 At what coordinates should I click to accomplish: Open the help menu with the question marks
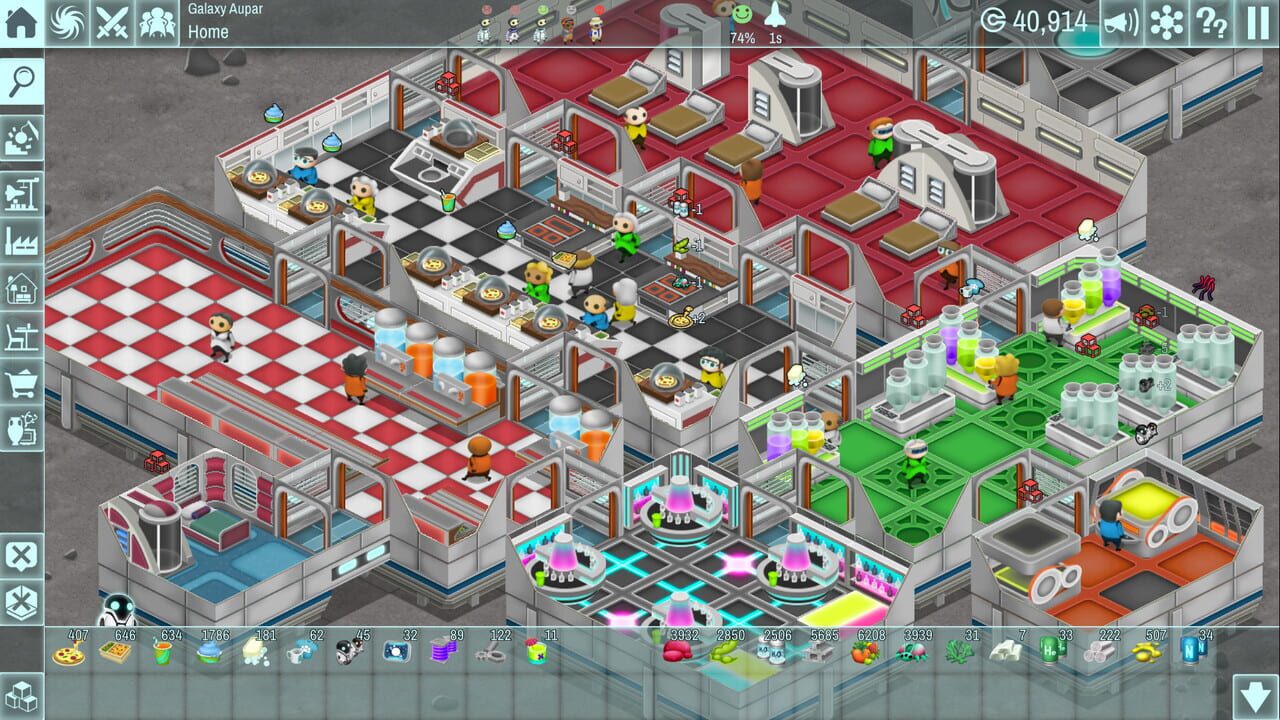pos(1212,20)
